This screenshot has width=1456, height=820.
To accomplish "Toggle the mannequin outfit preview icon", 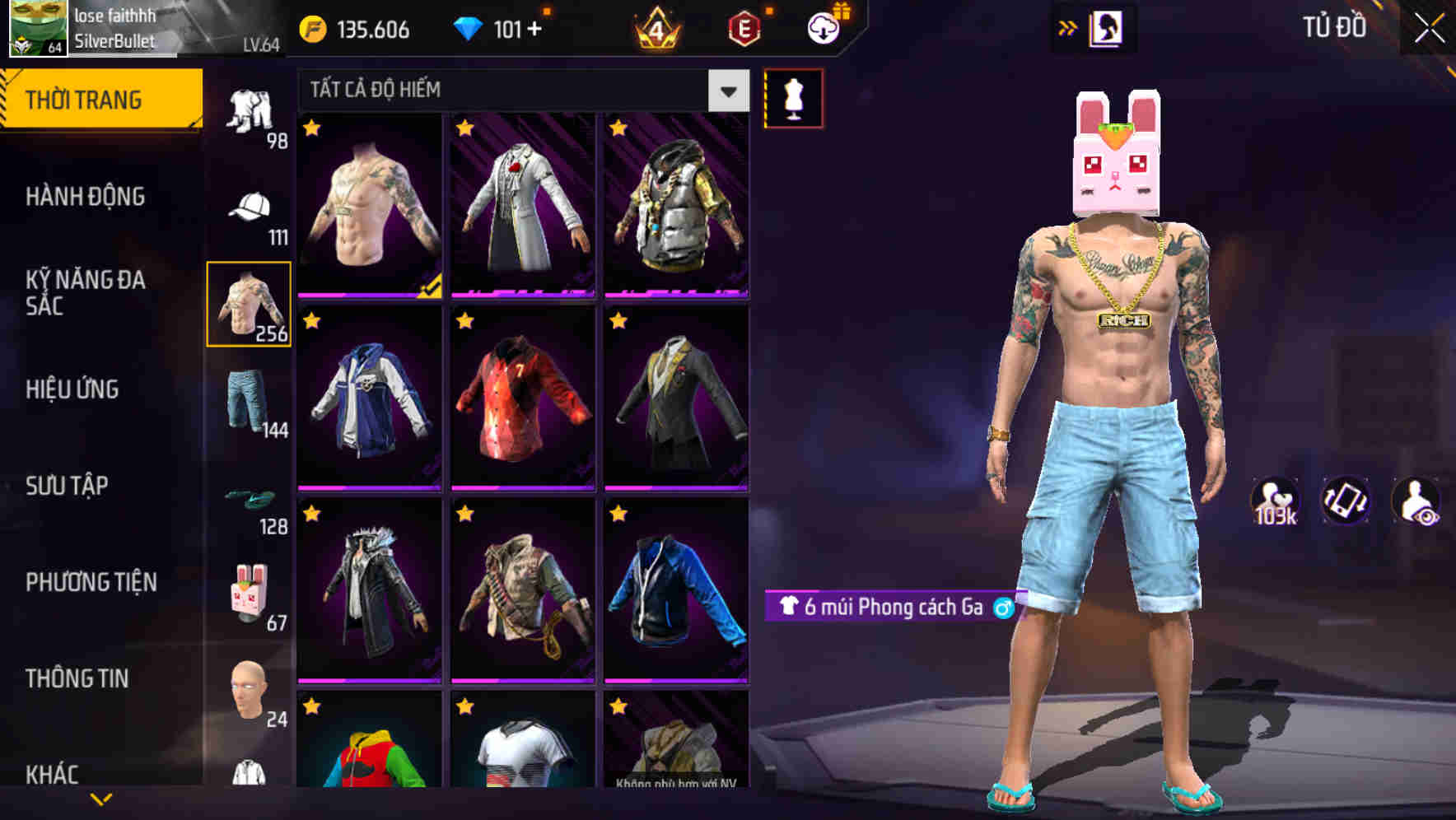I will 793,98.
